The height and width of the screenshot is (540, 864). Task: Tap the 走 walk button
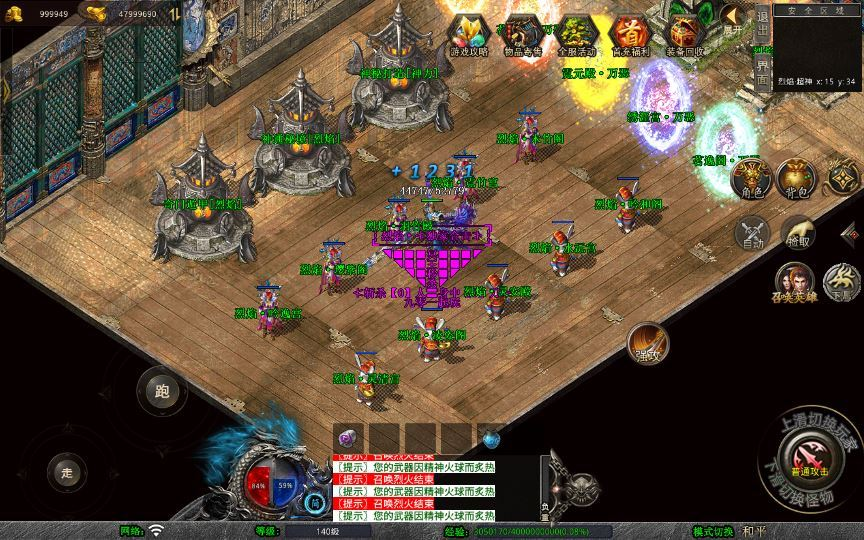click(x=68, y=472)
